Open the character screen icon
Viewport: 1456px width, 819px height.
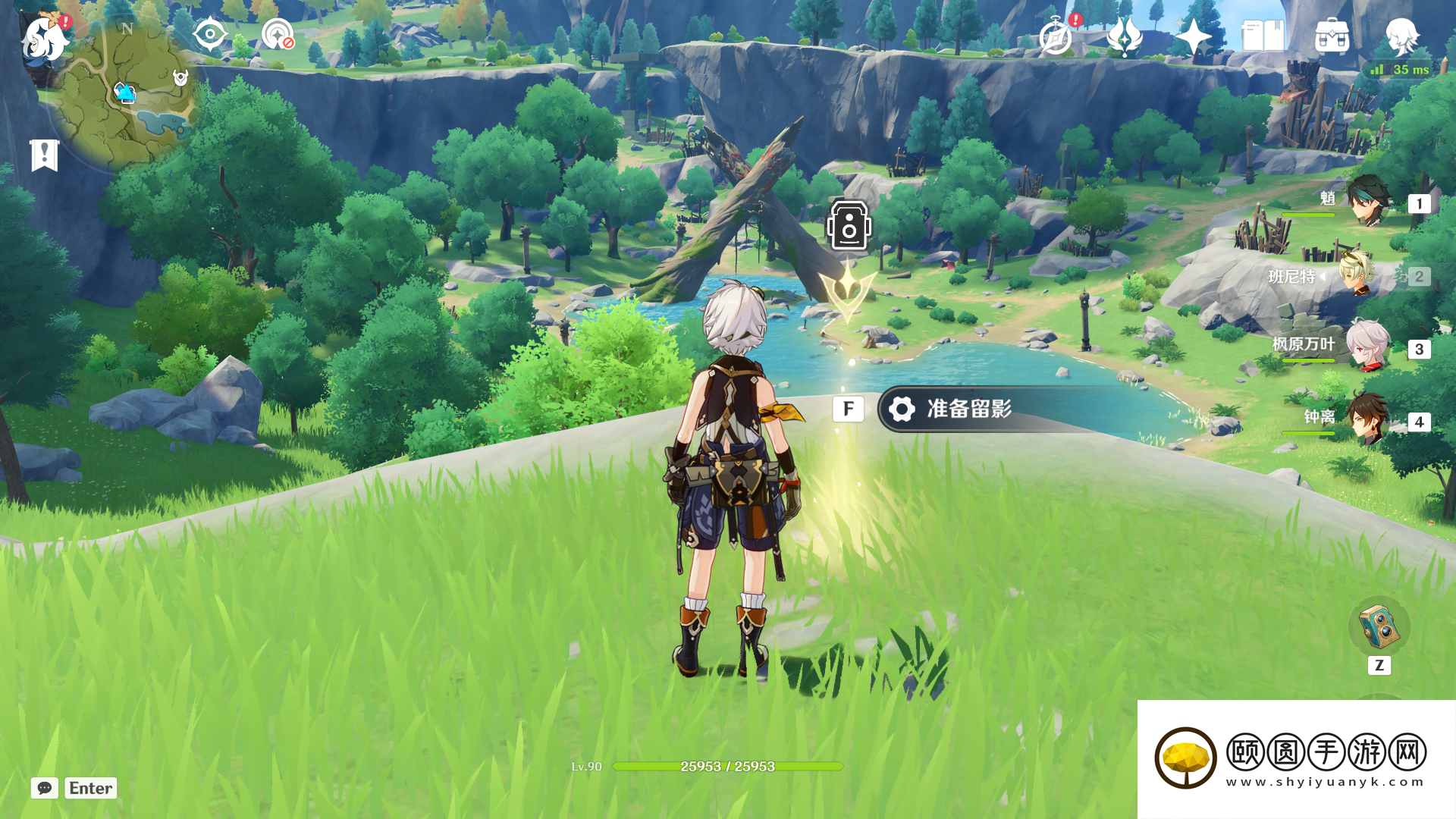pos(1401,36)
